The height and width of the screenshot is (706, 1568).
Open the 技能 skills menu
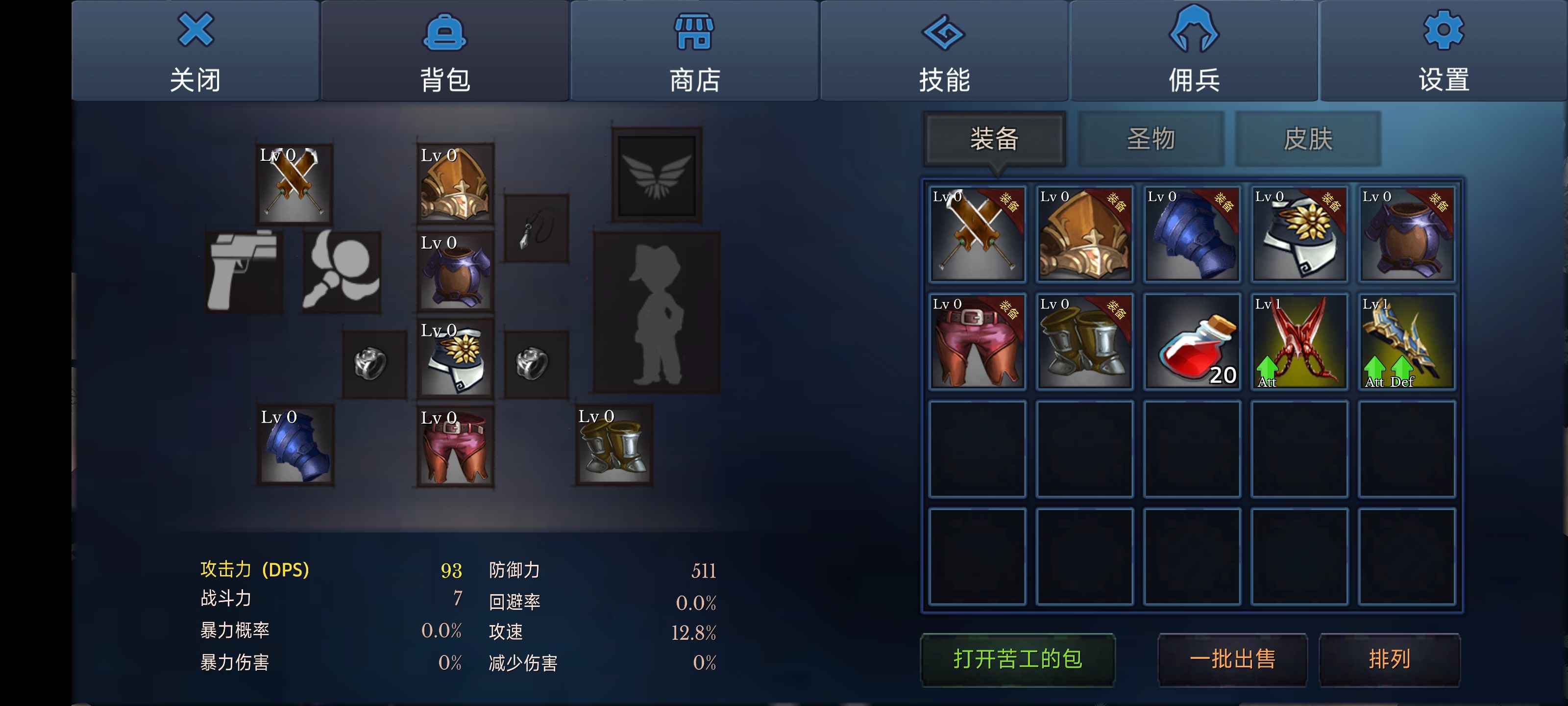(944, 50)
